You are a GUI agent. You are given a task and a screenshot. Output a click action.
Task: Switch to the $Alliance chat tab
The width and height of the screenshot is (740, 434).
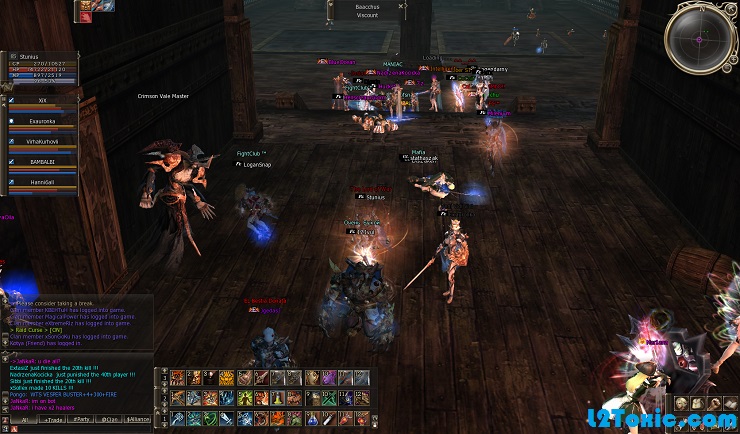(x=138, y=421)
